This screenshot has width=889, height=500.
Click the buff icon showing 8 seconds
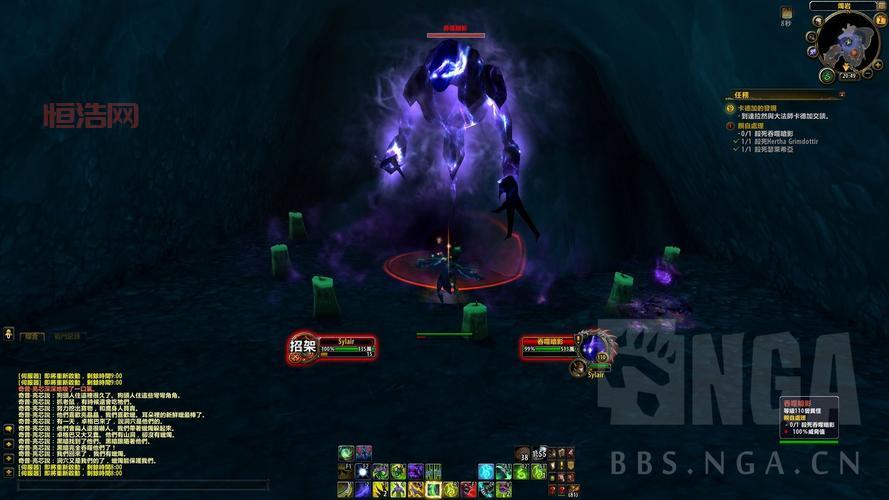pos(786,12)
